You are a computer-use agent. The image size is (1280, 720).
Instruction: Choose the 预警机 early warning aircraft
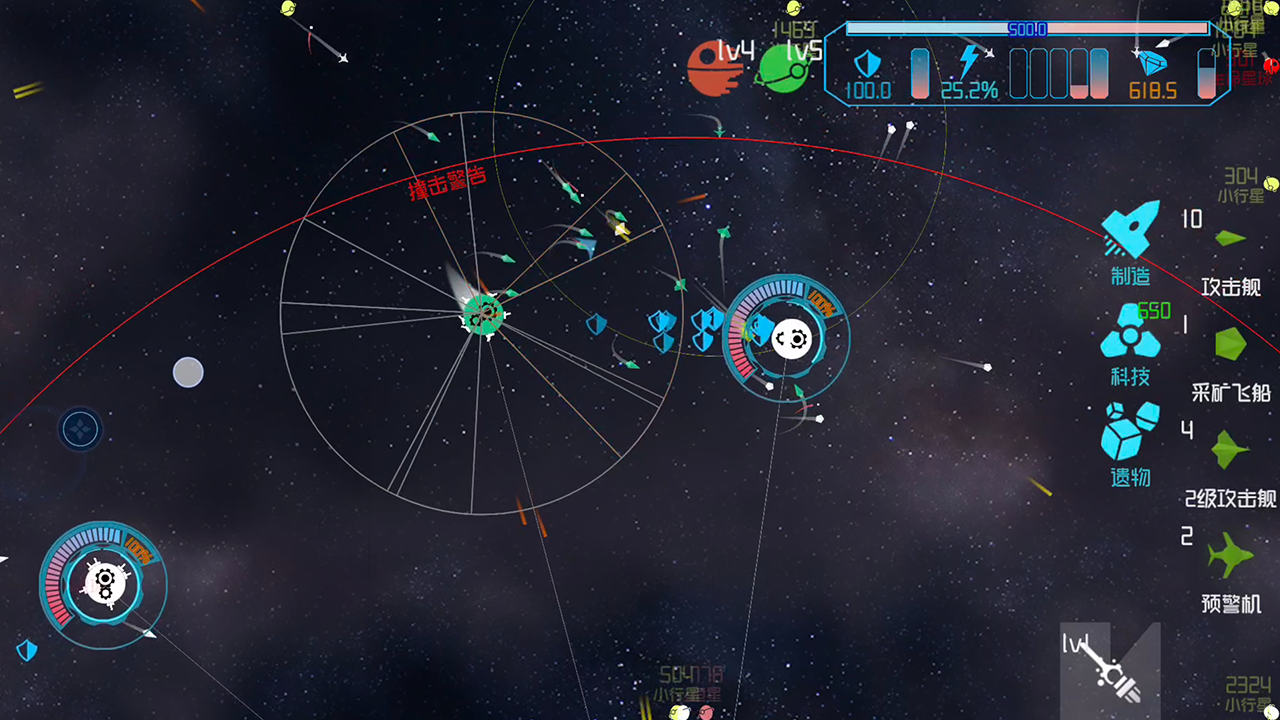(1230, 555)
